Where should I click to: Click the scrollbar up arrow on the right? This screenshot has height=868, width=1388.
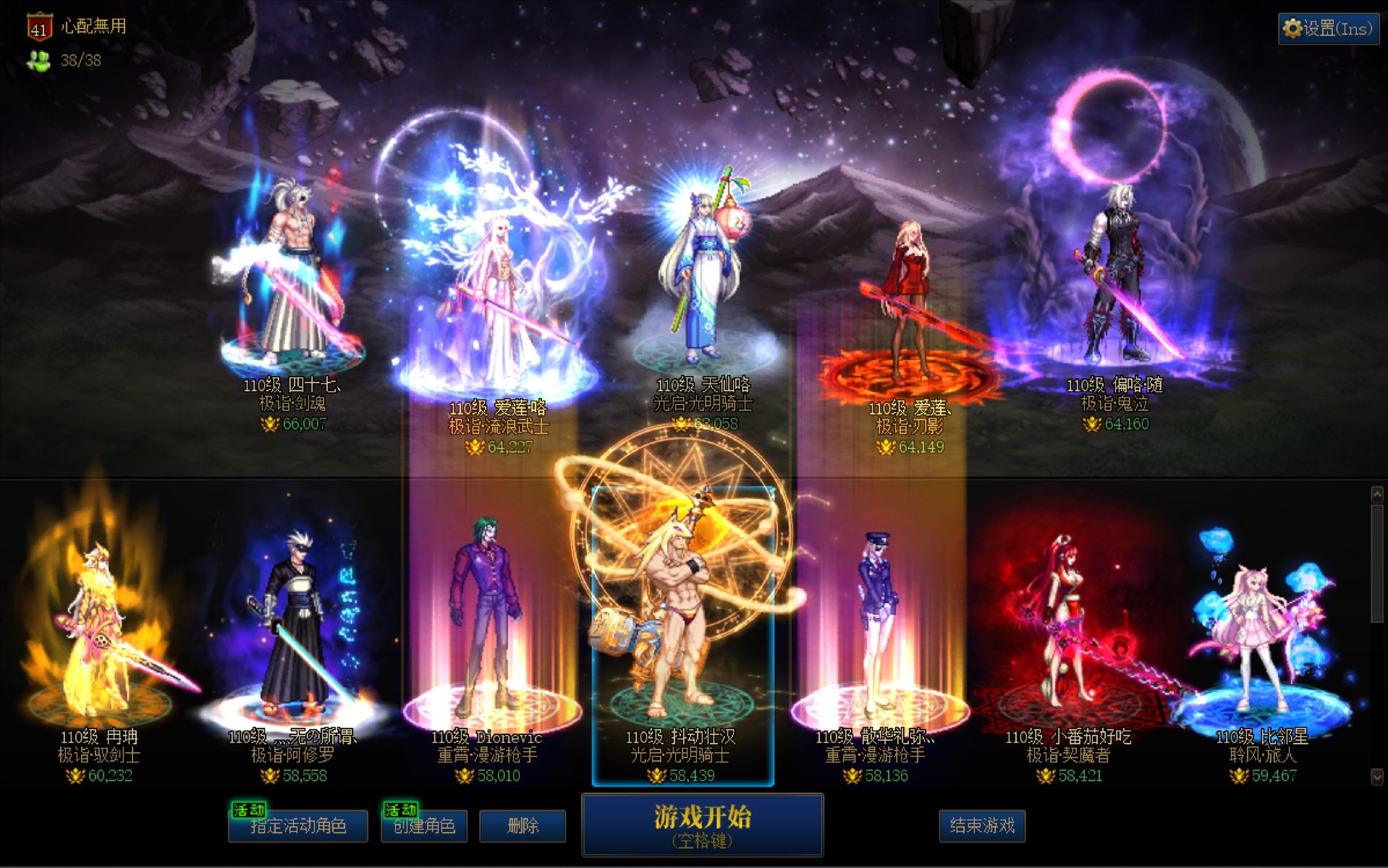[1378, 493]
